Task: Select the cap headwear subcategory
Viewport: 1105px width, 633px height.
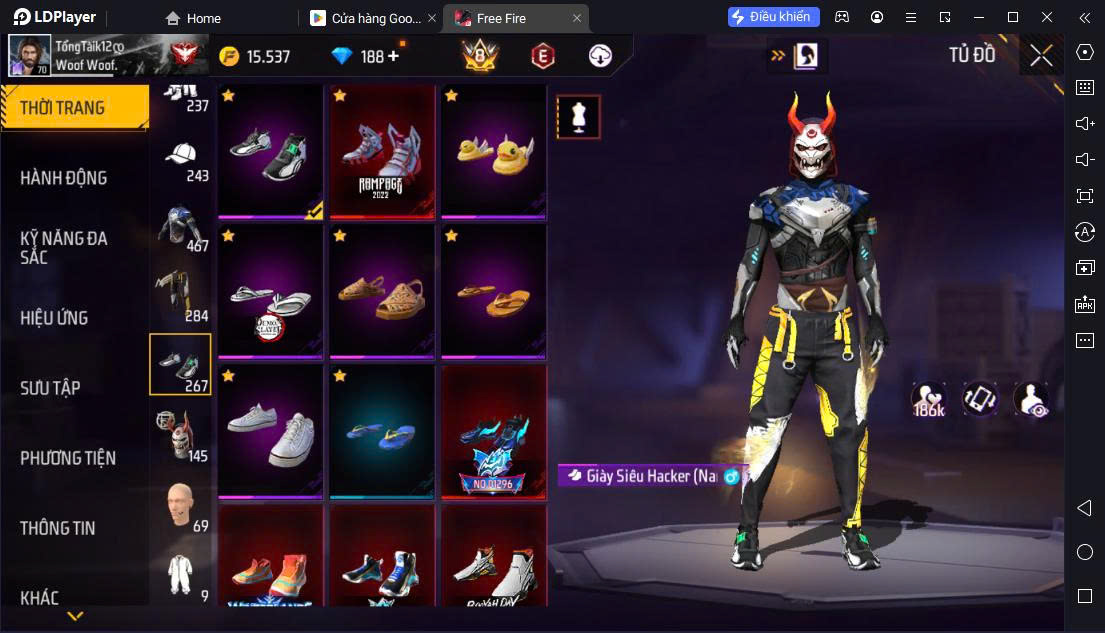Action: point(181,160)
